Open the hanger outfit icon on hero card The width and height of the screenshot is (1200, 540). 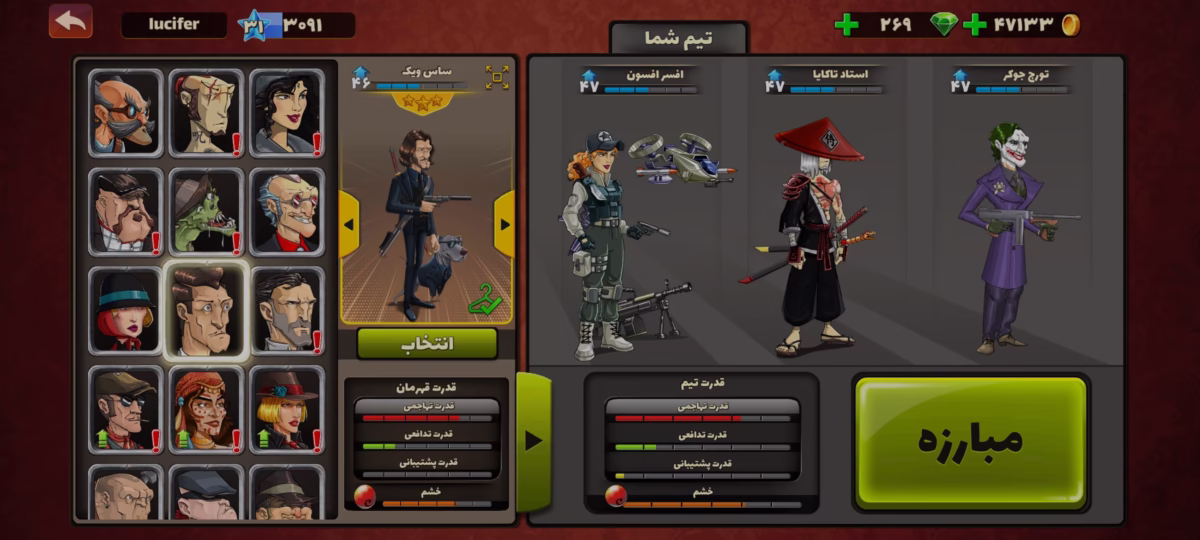click(x=484, y=298)
